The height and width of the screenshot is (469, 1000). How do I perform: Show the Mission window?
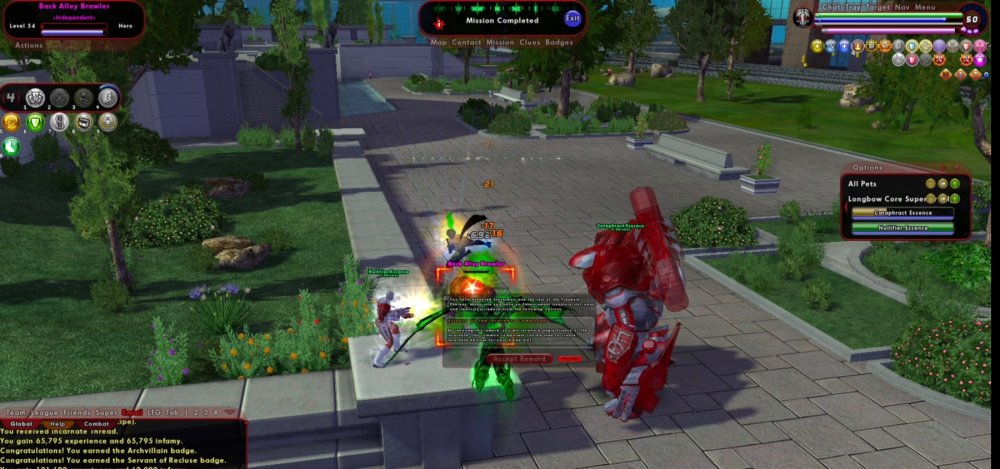500,43
